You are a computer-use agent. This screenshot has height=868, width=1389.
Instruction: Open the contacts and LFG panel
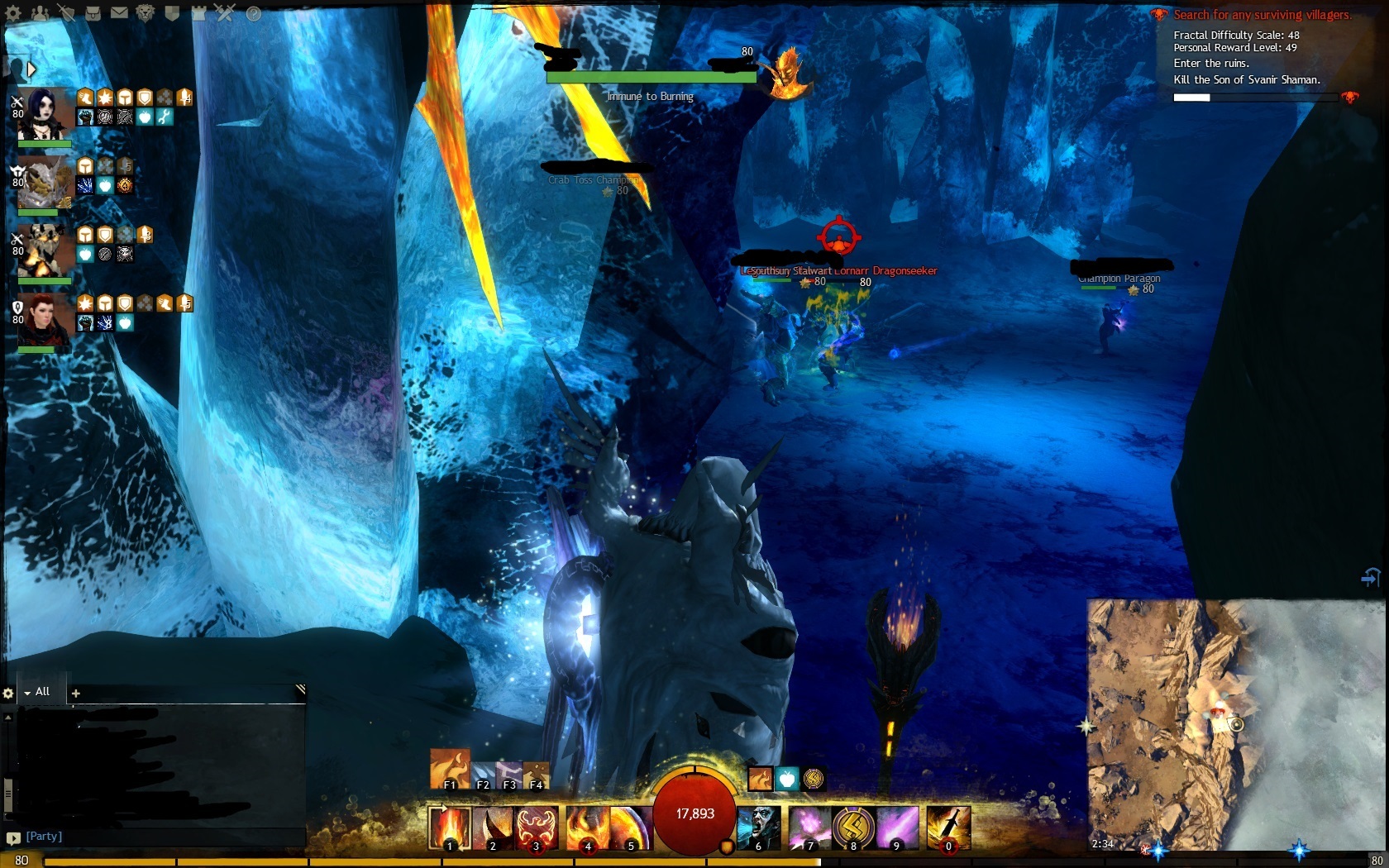tap(39, 13)
